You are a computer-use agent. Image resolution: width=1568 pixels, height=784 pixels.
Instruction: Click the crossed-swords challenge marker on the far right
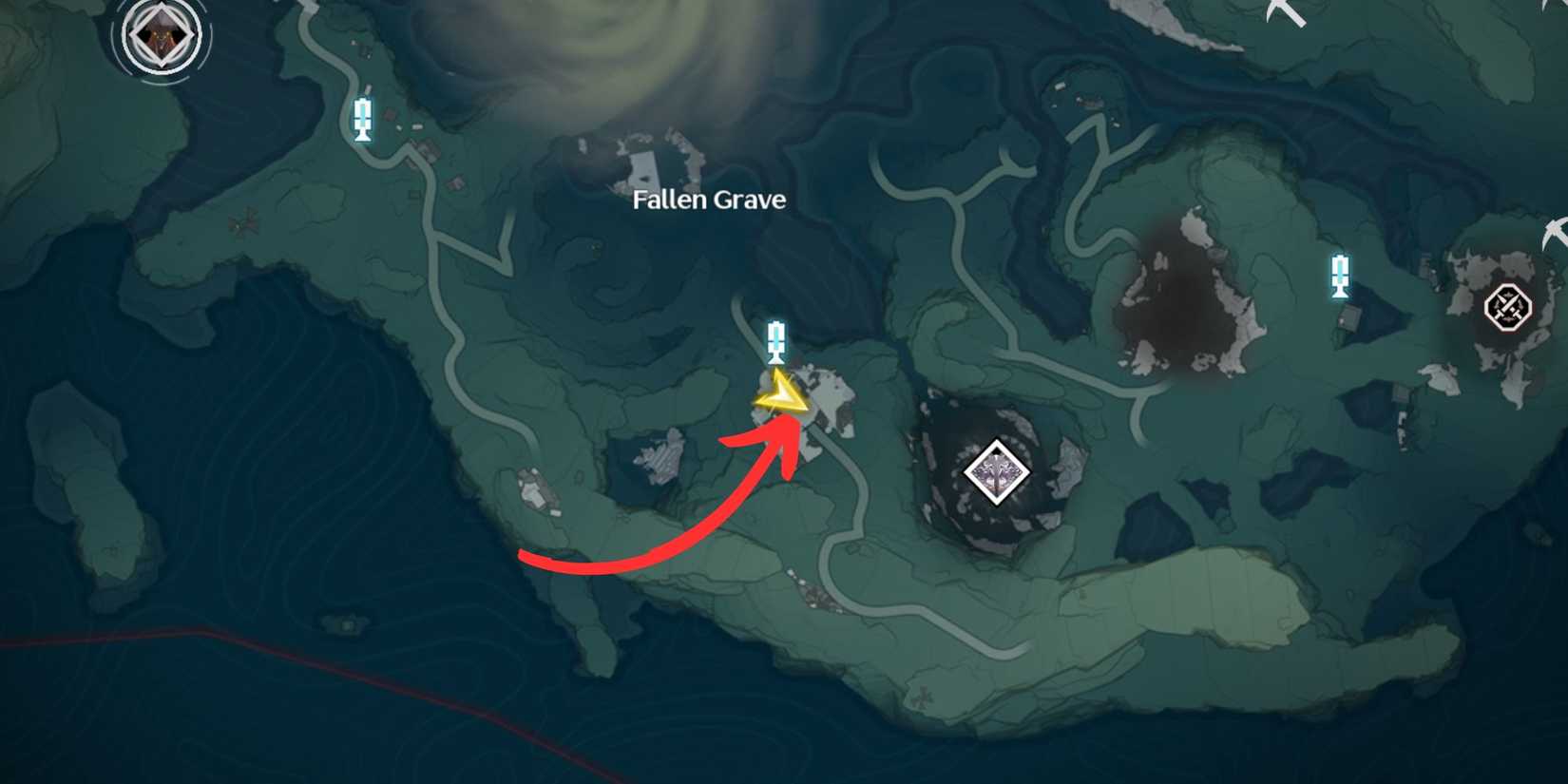click(x=1509, y=309)
